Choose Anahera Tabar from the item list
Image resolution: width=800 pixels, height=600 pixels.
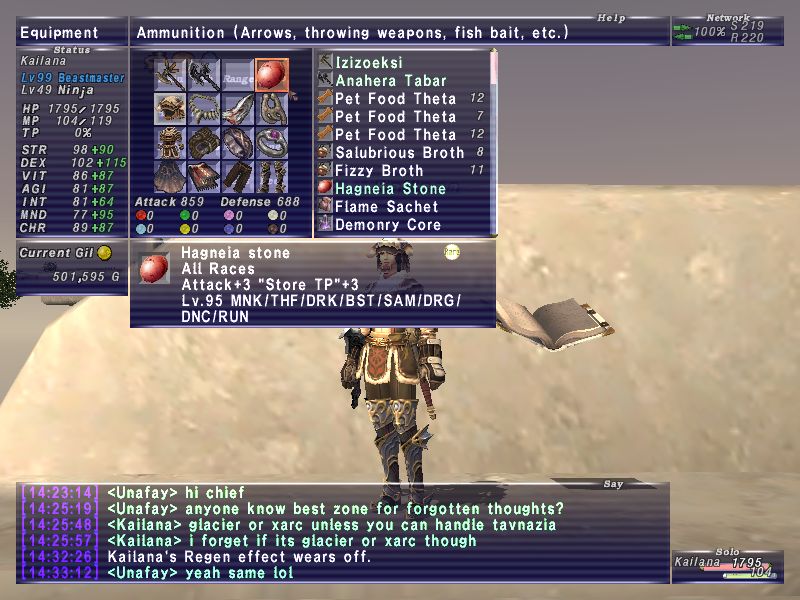tap(392, 81)
